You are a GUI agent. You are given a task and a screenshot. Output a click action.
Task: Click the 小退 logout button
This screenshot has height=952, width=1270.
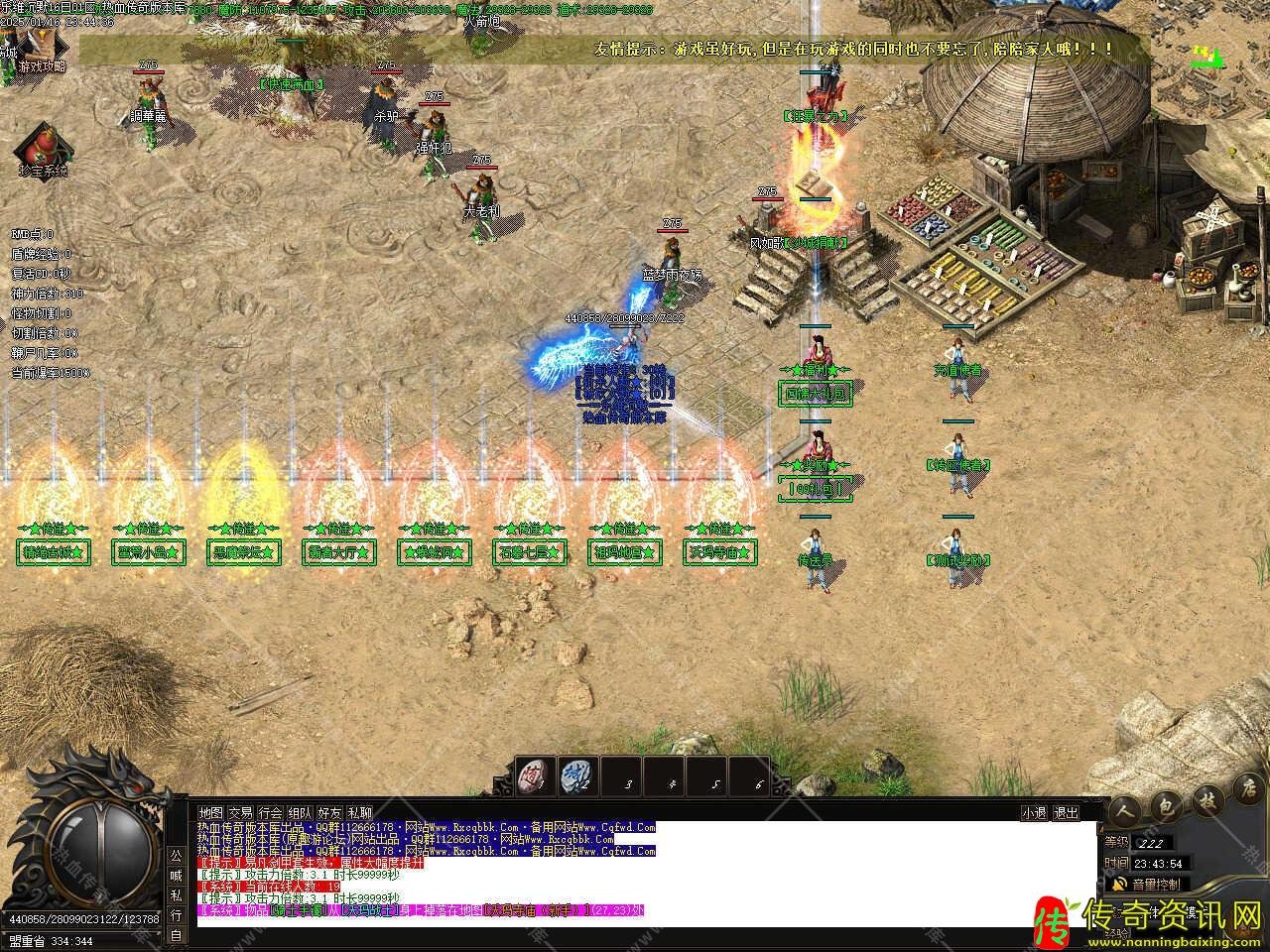click(1034, 812)
